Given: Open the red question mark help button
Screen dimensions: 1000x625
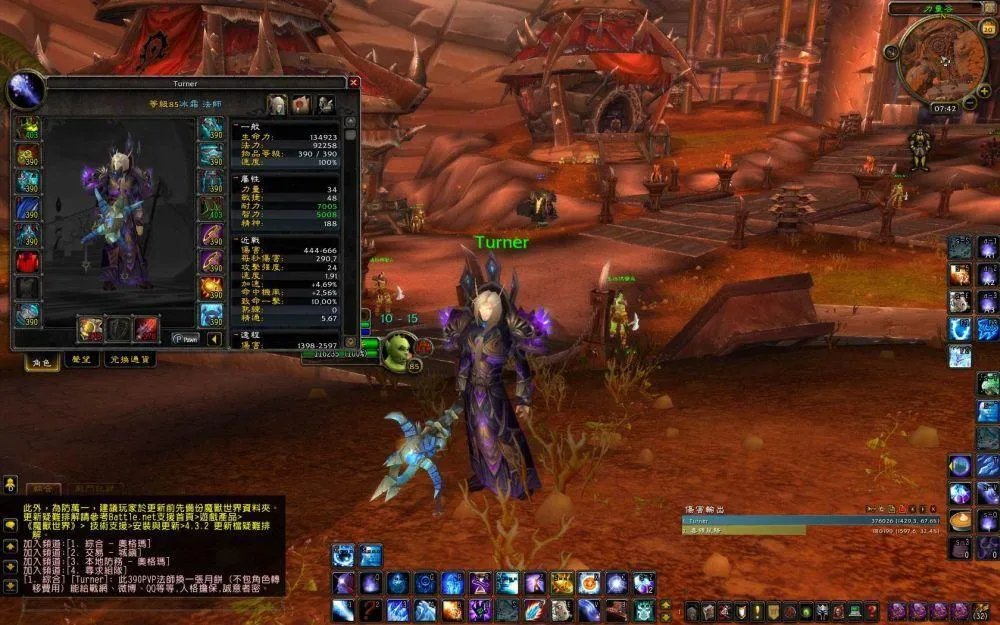Looking at the screenshot, I should (x=871, y=611).
